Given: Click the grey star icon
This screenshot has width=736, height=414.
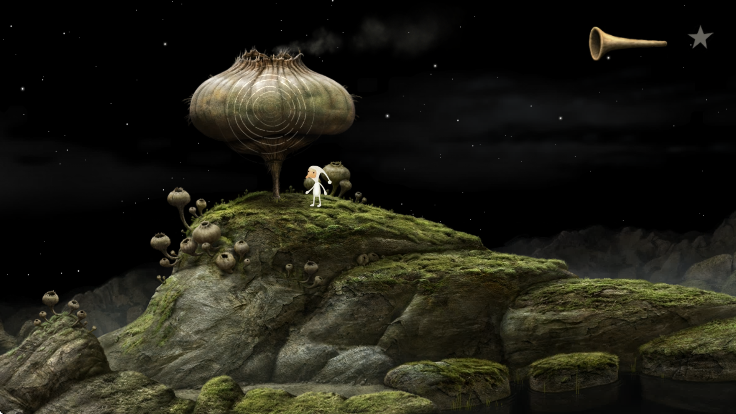Looking at the screenshot, I should pos(700,38).
